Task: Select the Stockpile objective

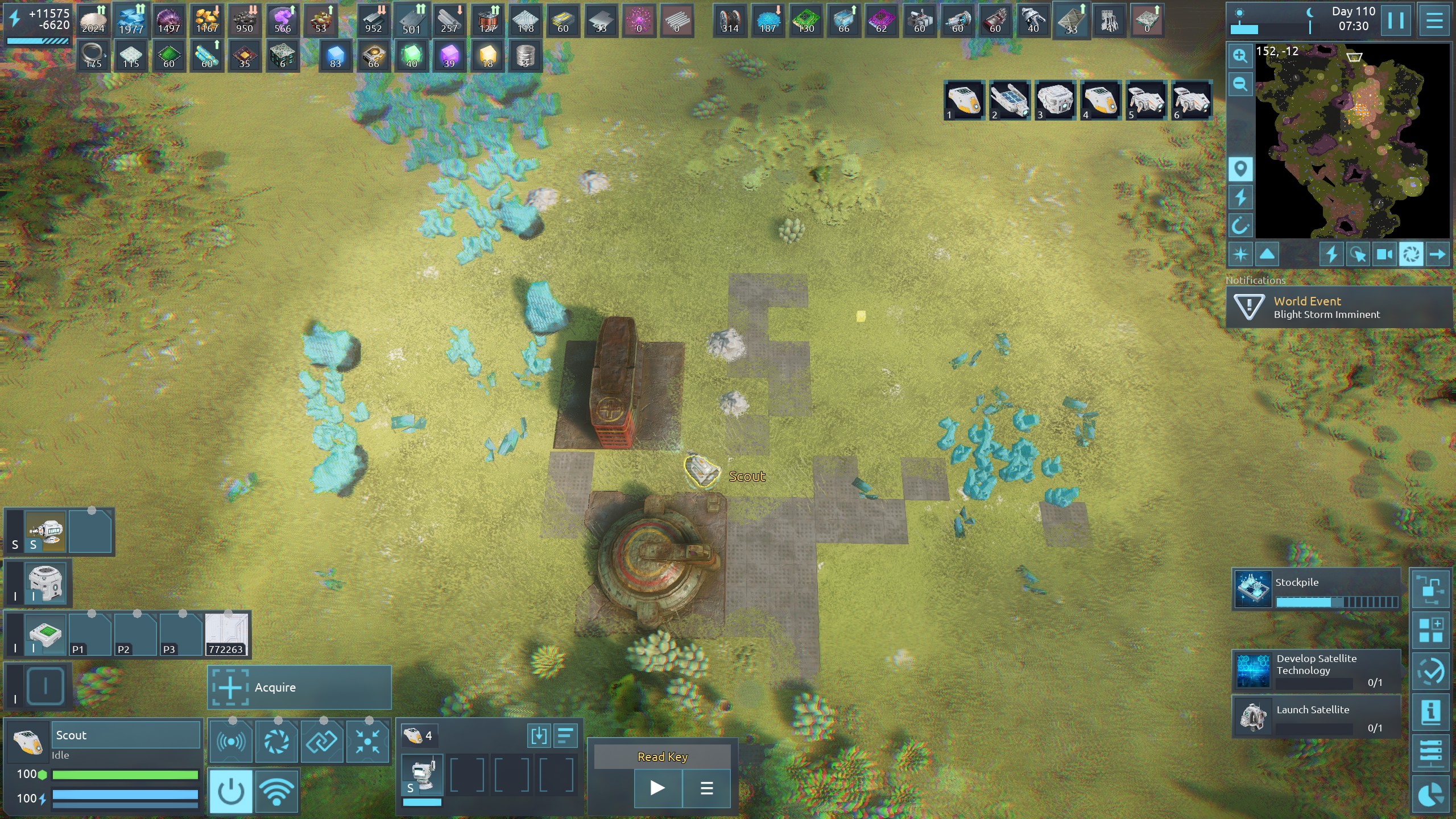Action: pos(1316,589)
